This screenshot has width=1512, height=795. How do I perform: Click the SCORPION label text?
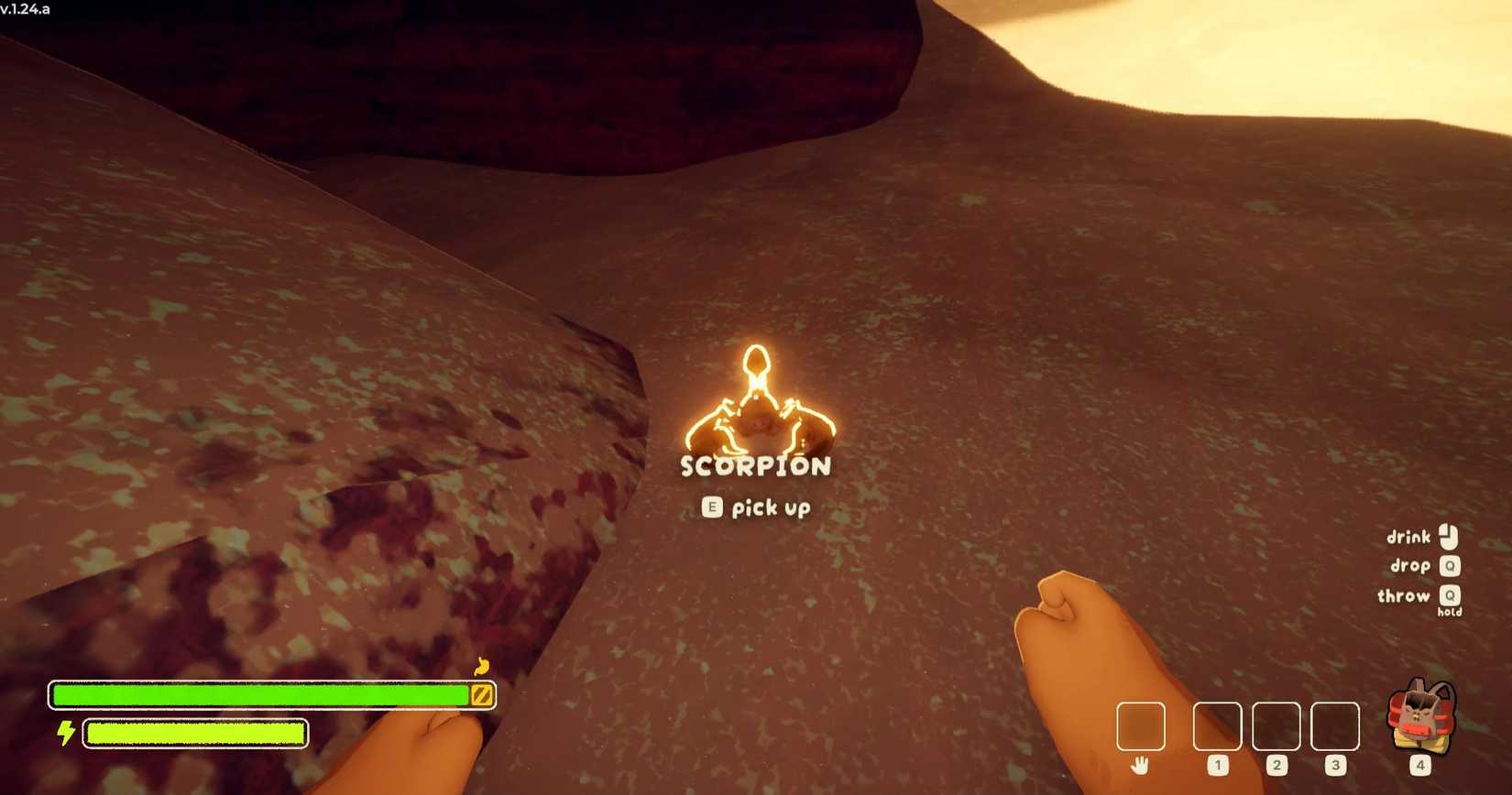(756, 466)
